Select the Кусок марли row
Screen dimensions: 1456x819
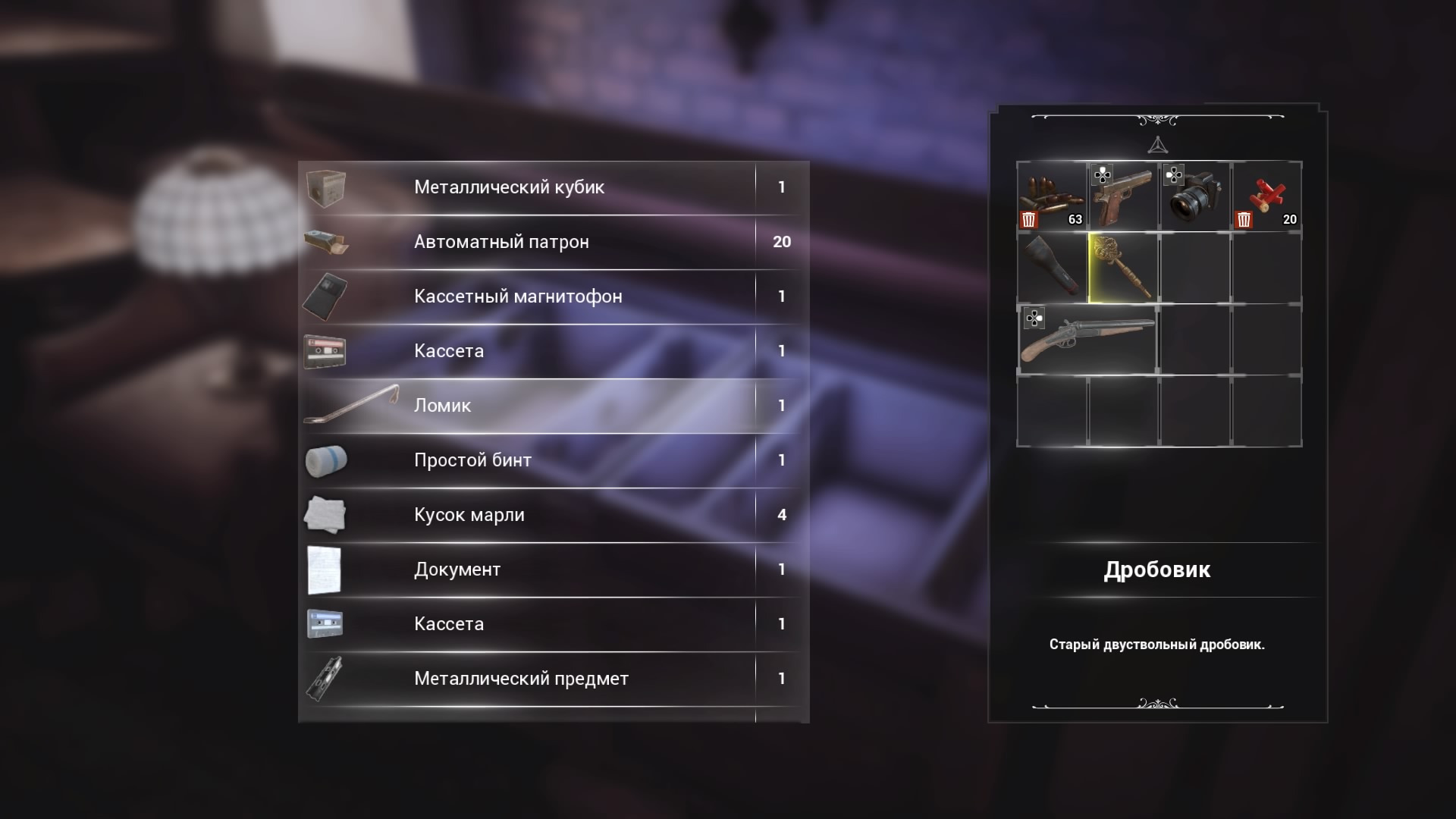[552, 515]
